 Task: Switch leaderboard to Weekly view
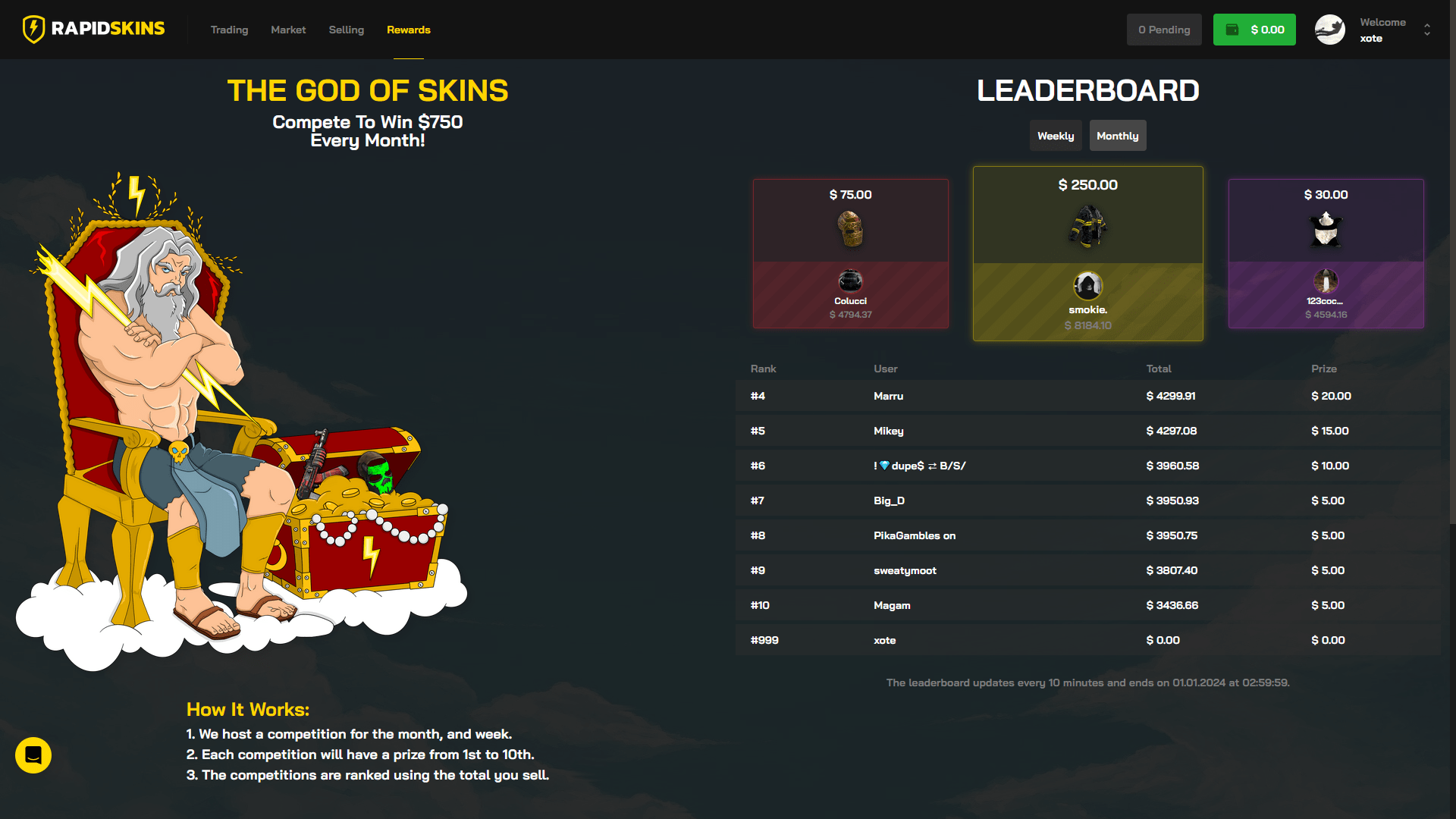(x=1055, y=135)
